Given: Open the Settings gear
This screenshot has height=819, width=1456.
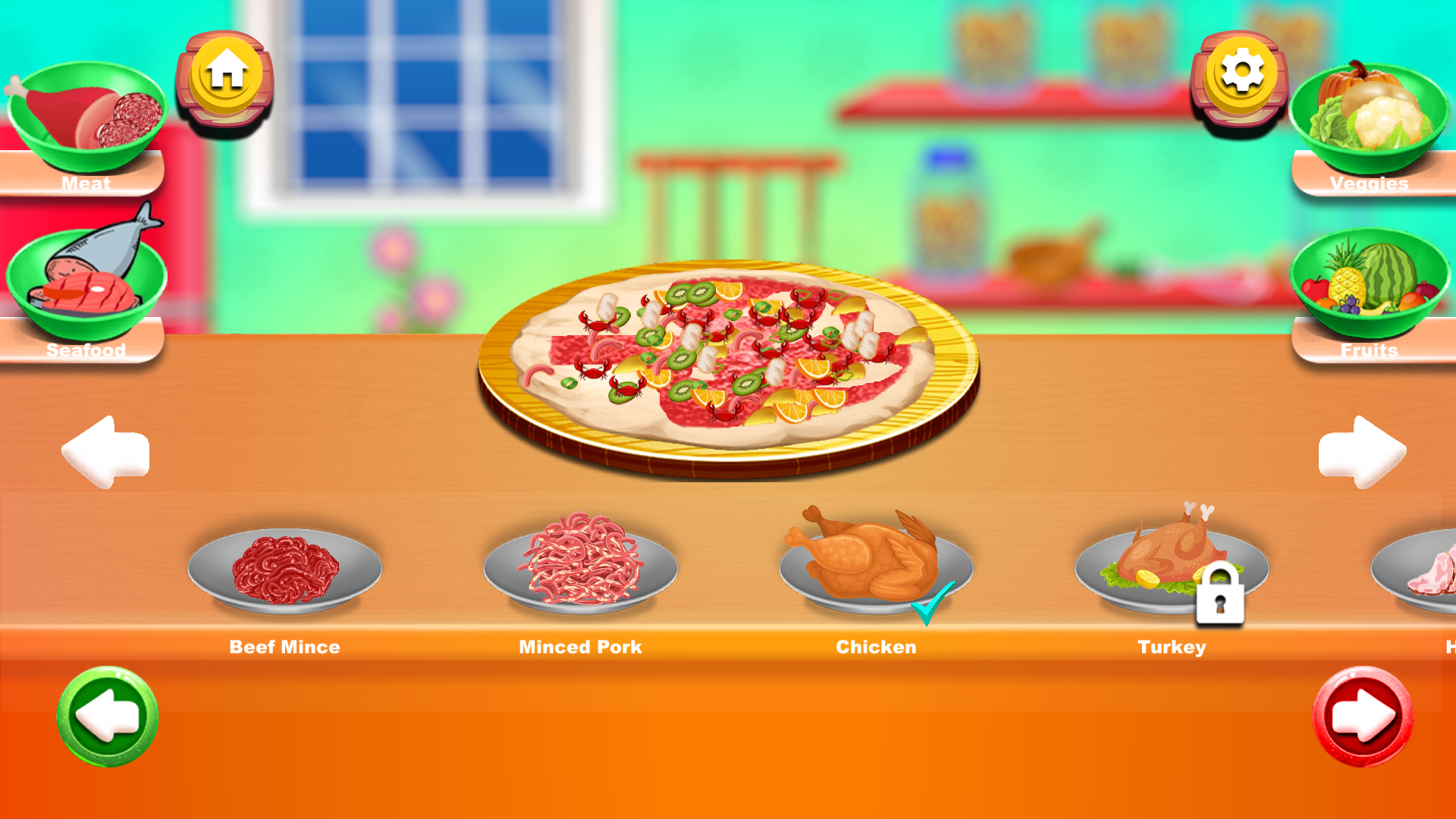Looking at the screenshot, I should (1242, 72).
